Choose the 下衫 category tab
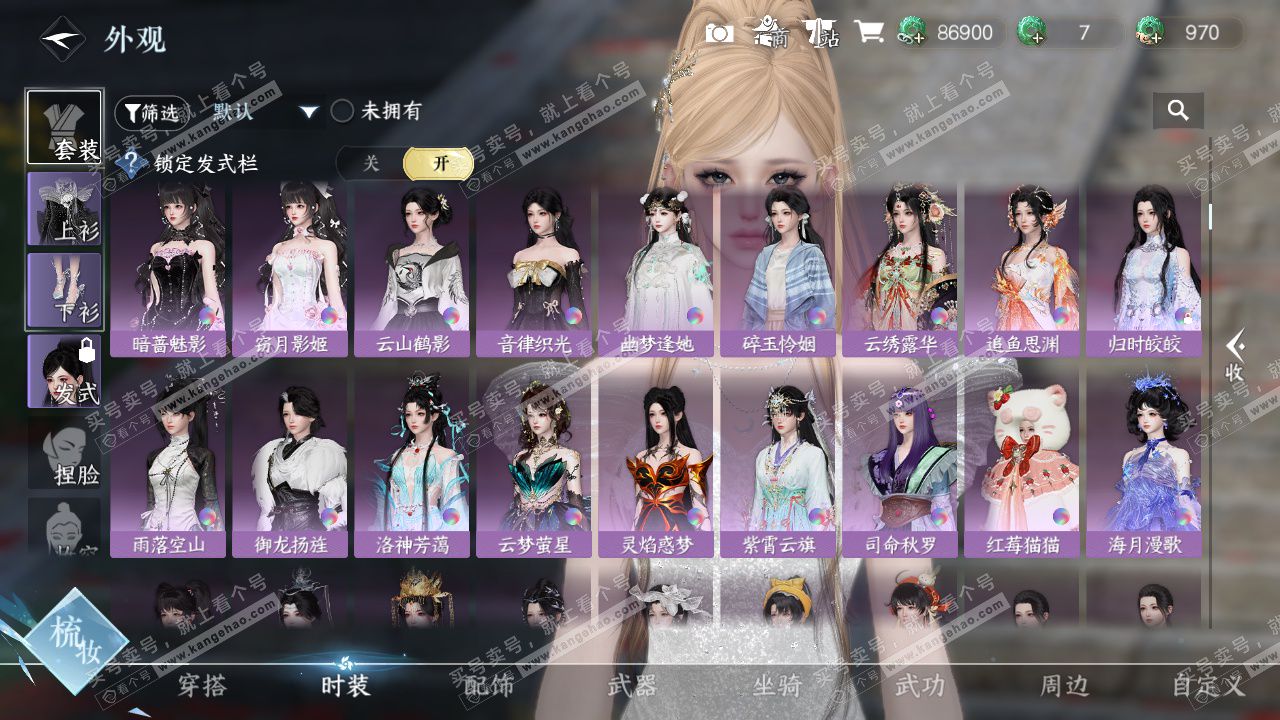Screen dimensions: 1280x720 coord(64,290)
